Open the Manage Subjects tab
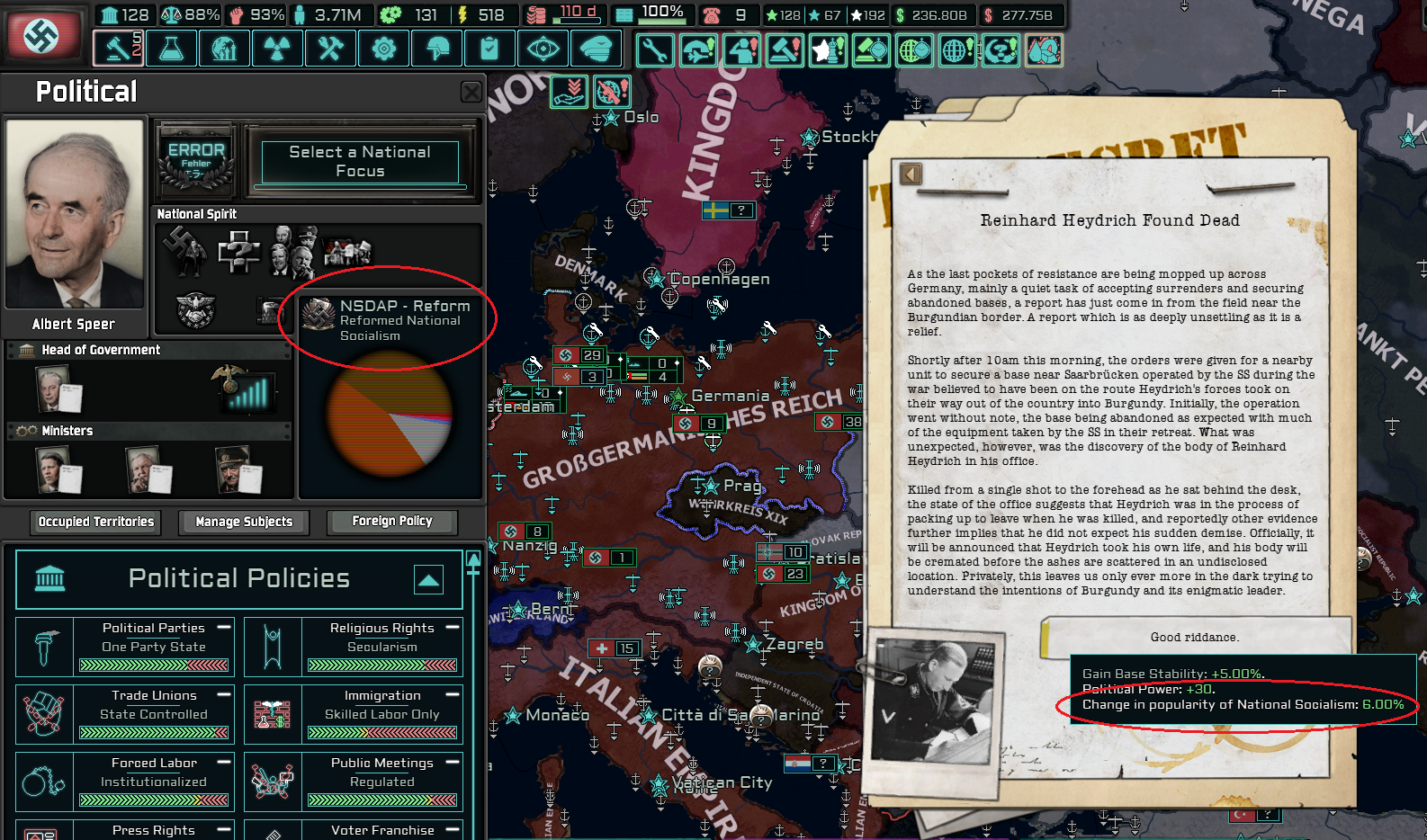Viewport: 1427px width, 840px height. 243,523
